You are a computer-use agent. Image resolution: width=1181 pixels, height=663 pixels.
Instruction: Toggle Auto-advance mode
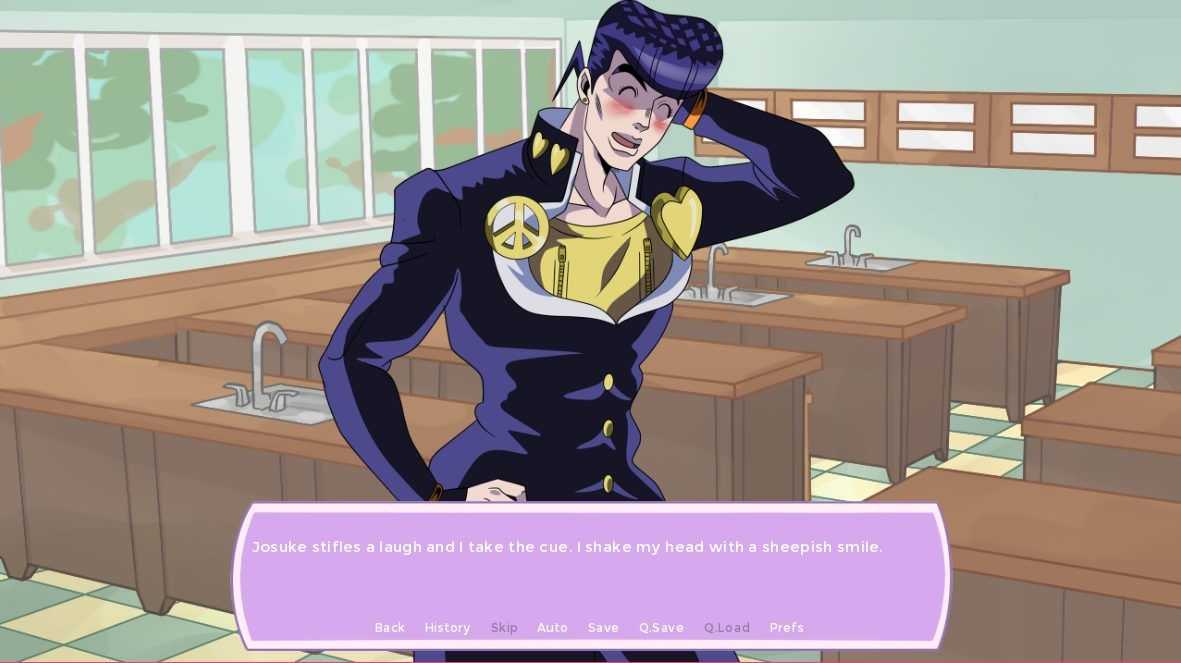pyautogui.click(x=552, y=628)
